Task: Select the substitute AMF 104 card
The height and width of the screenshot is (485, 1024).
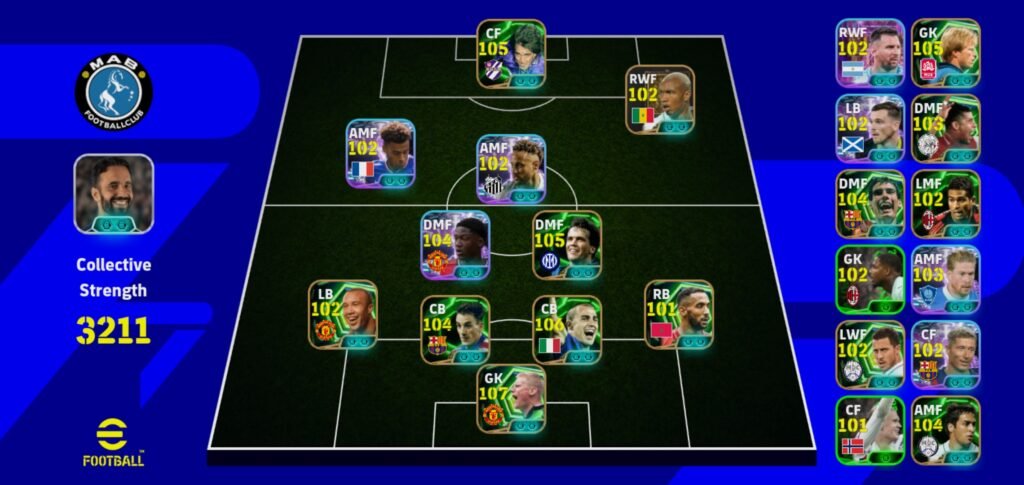Action: (x=945, y=430)
